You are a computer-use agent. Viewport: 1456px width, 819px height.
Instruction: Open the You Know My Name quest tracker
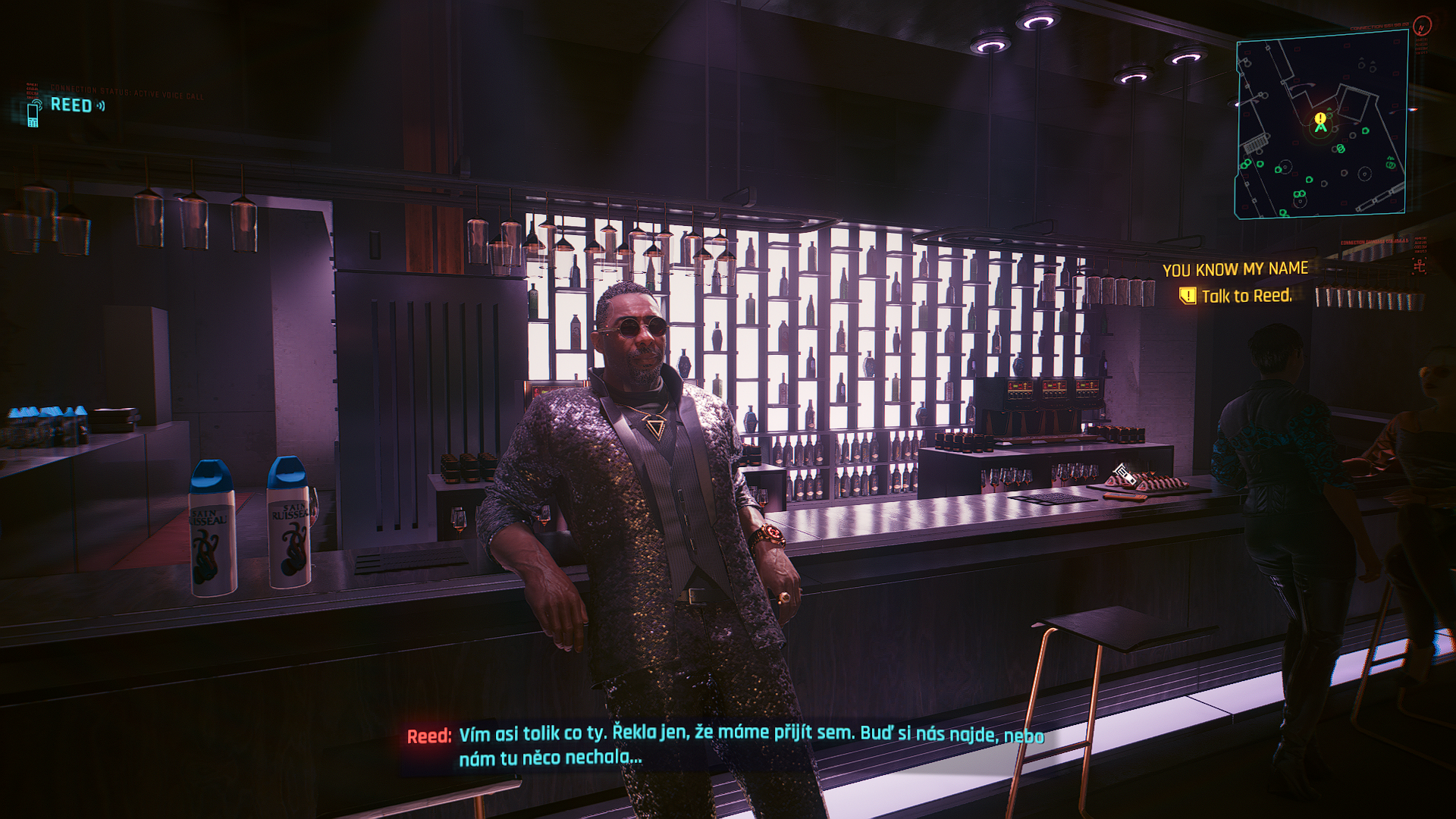pos(1235,269)
